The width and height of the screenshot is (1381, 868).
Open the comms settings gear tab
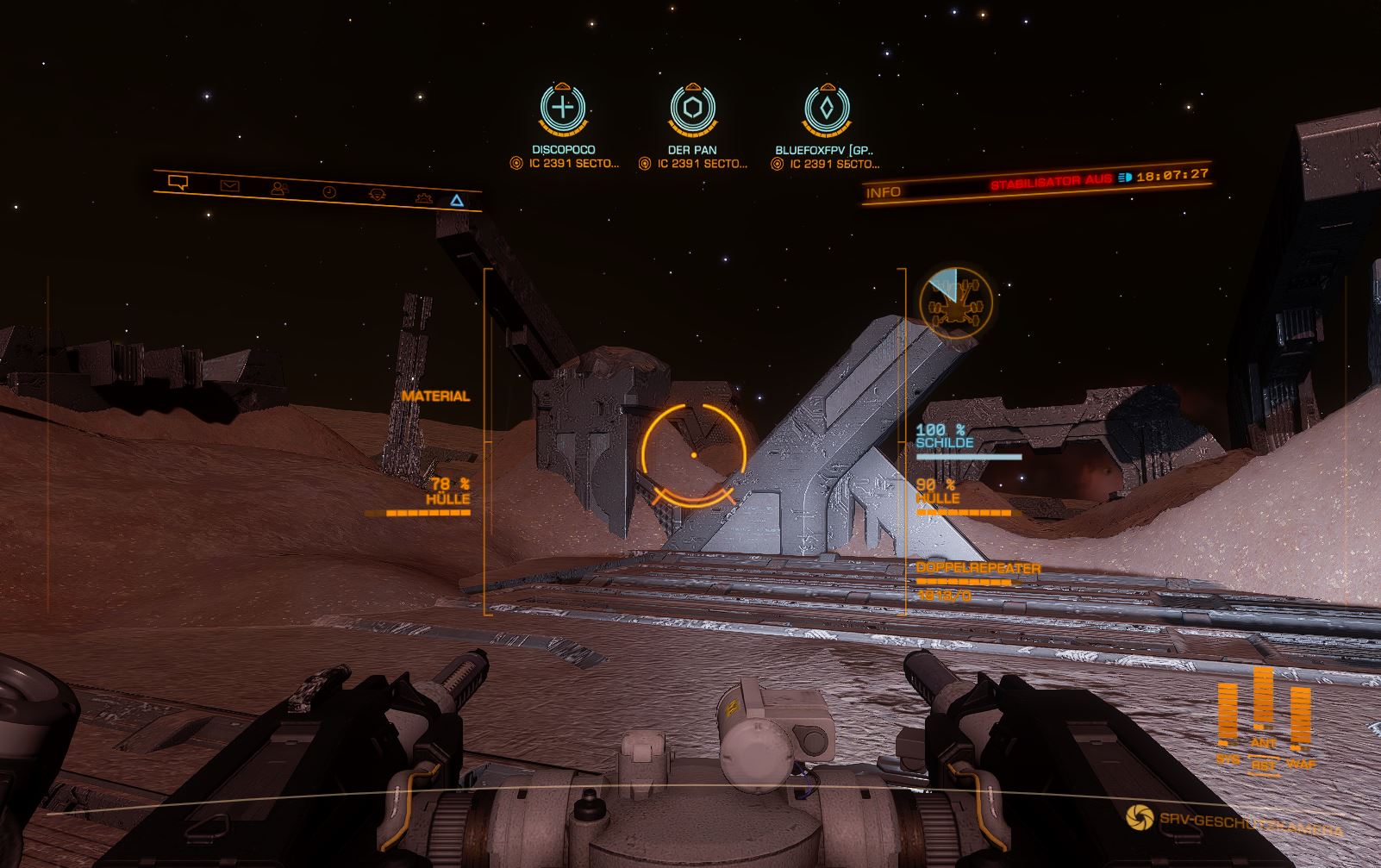click(x=422, y=198)
